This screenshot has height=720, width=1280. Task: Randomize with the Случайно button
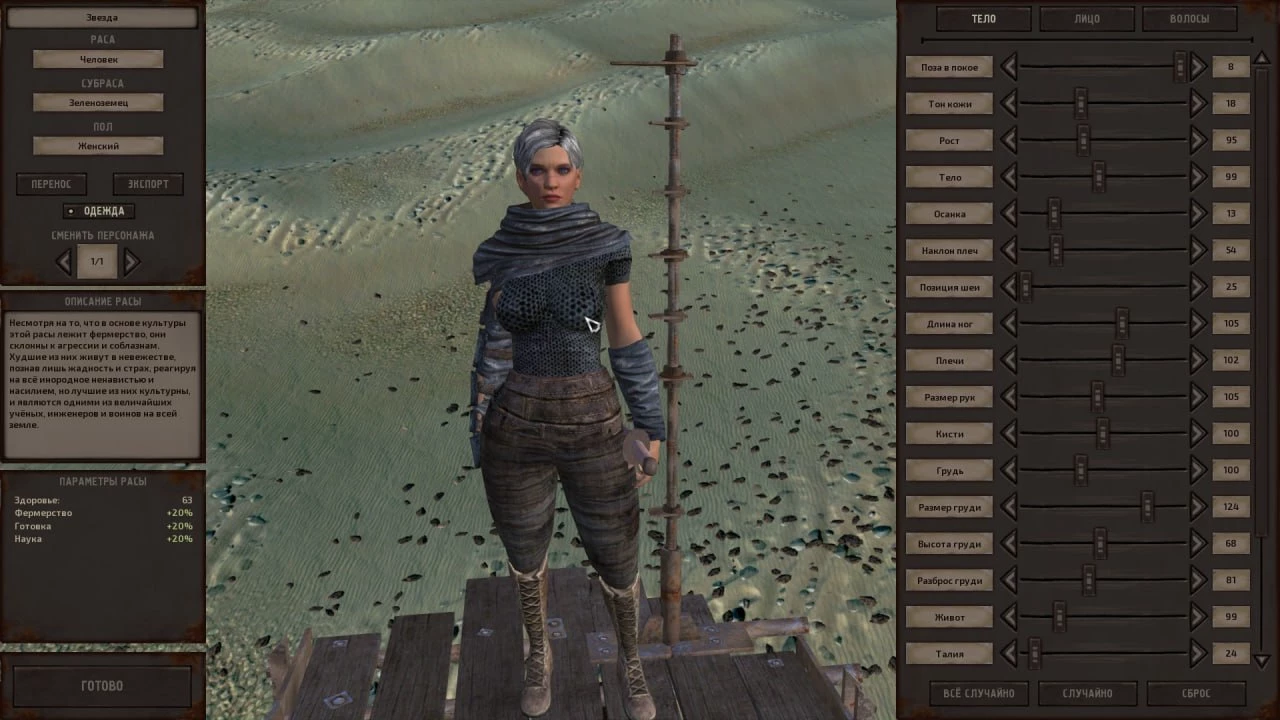[x=1087, y=693]
